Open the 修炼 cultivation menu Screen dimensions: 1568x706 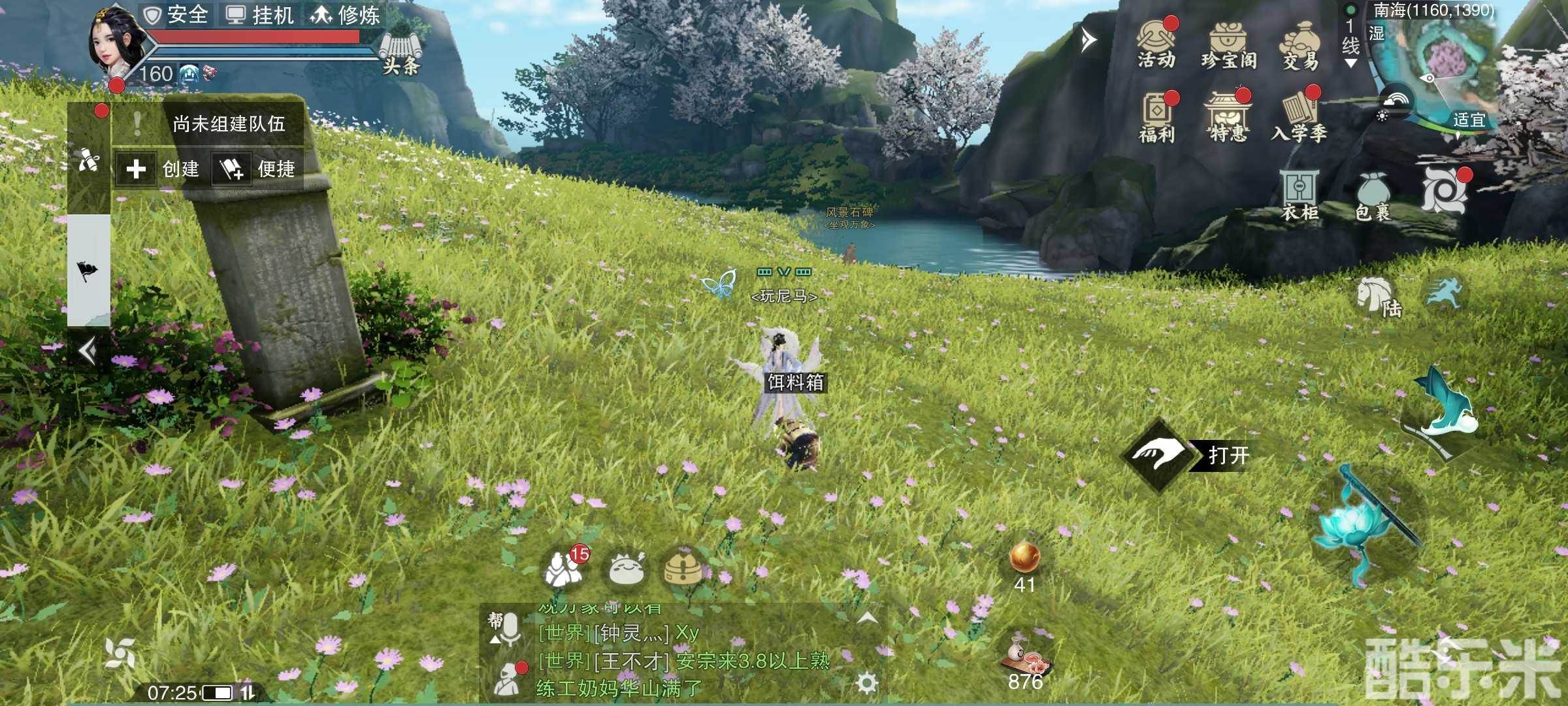(345, 14)
